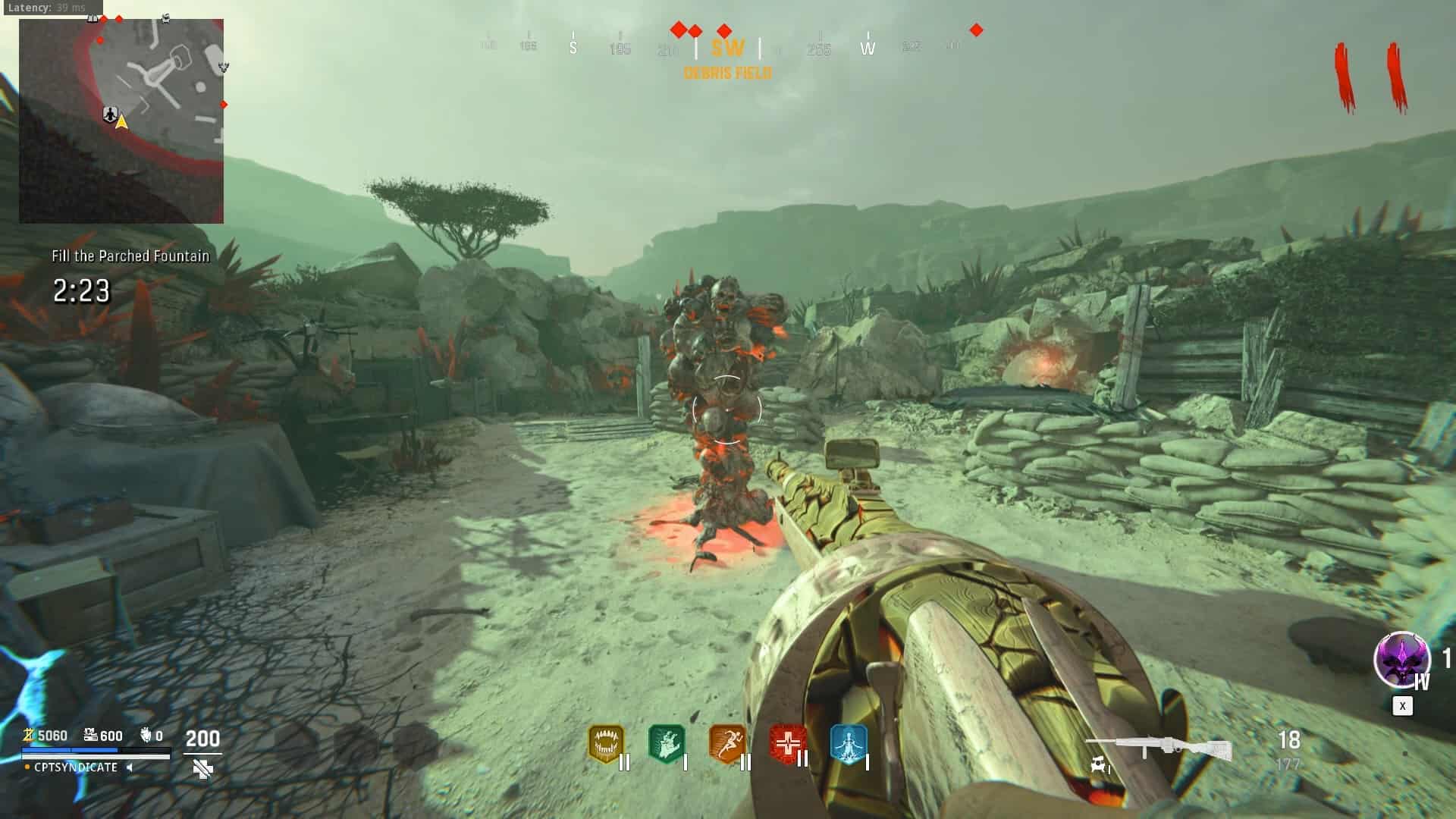The width and height of the screenshot is (1456, 819).
Task: Click the orange sprinting-runner perk icon
Action: tap(726, 745)
